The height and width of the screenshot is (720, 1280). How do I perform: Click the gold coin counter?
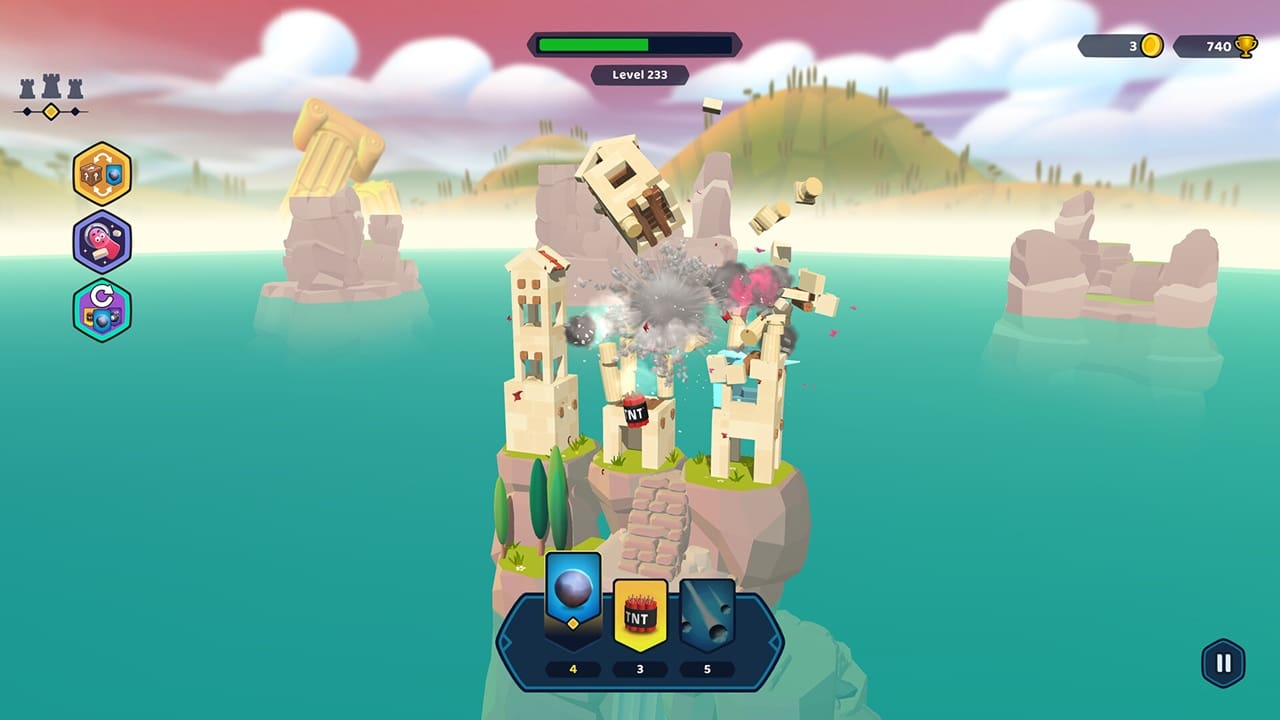(1113, 44)
